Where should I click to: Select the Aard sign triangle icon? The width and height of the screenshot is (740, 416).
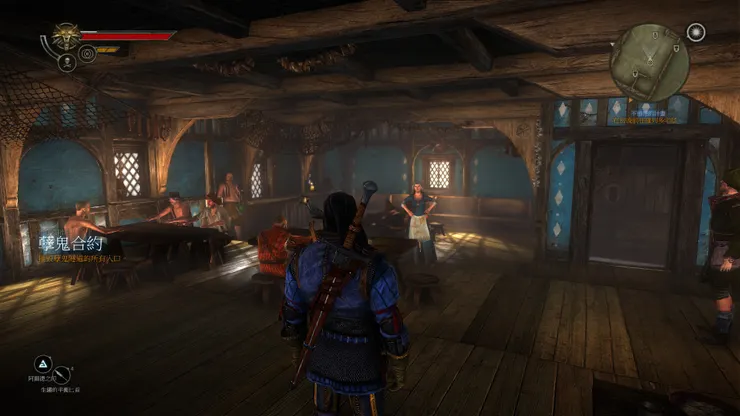tap(44, 363)
